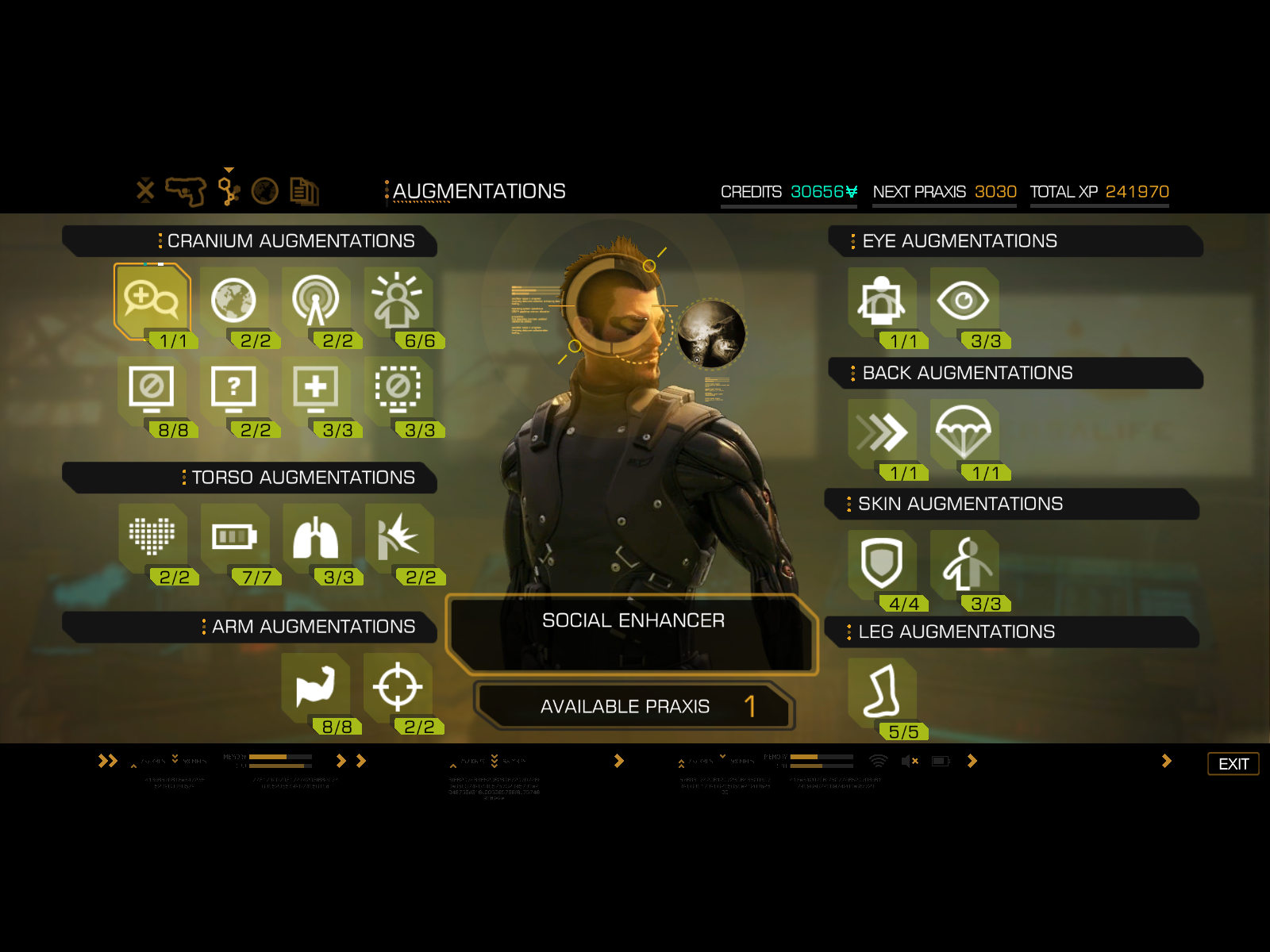Screen dimensions: 1270x952
Task: Select the radar signal augmentation icon
Action: point(316,301)
